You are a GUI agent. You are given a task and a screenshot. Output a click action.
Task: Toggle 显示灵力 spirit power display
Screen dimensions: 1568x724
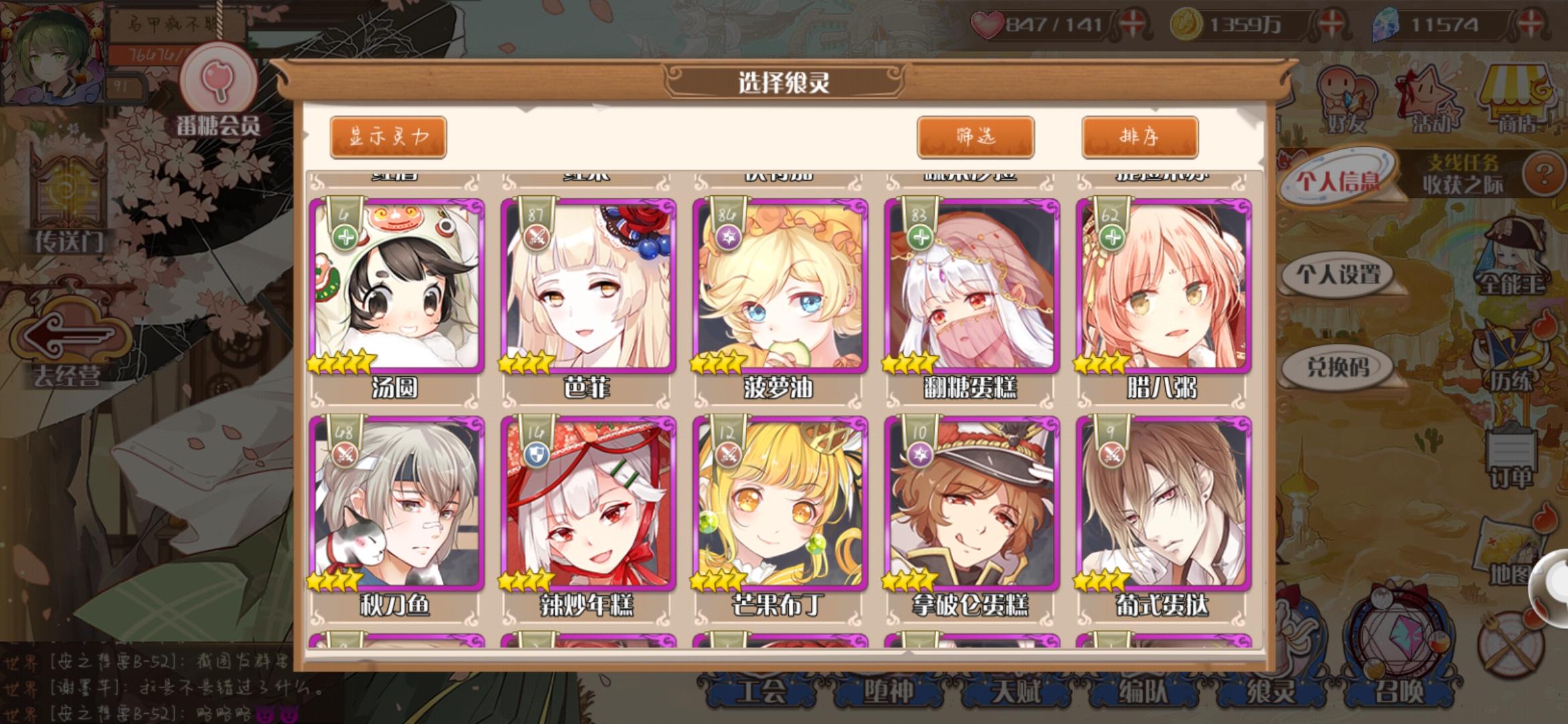pyautogui.click(x=389, y=136)
